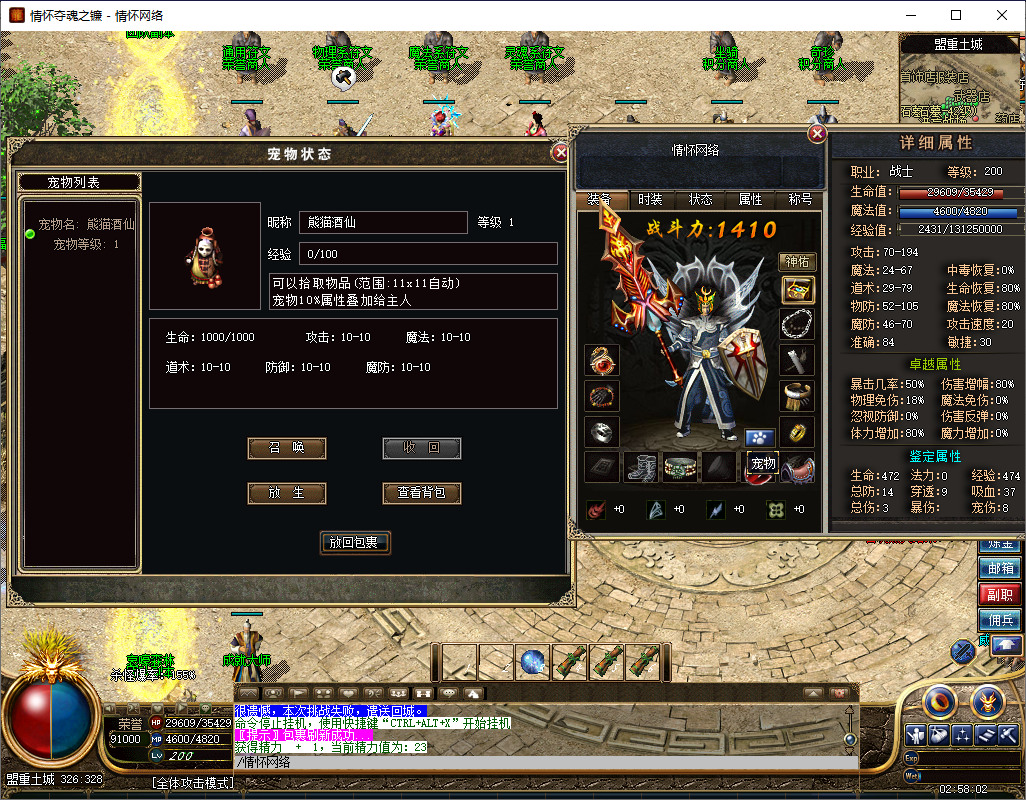
Task: Click the 神佑 divine blessing button
Action: tap(796, 262)
